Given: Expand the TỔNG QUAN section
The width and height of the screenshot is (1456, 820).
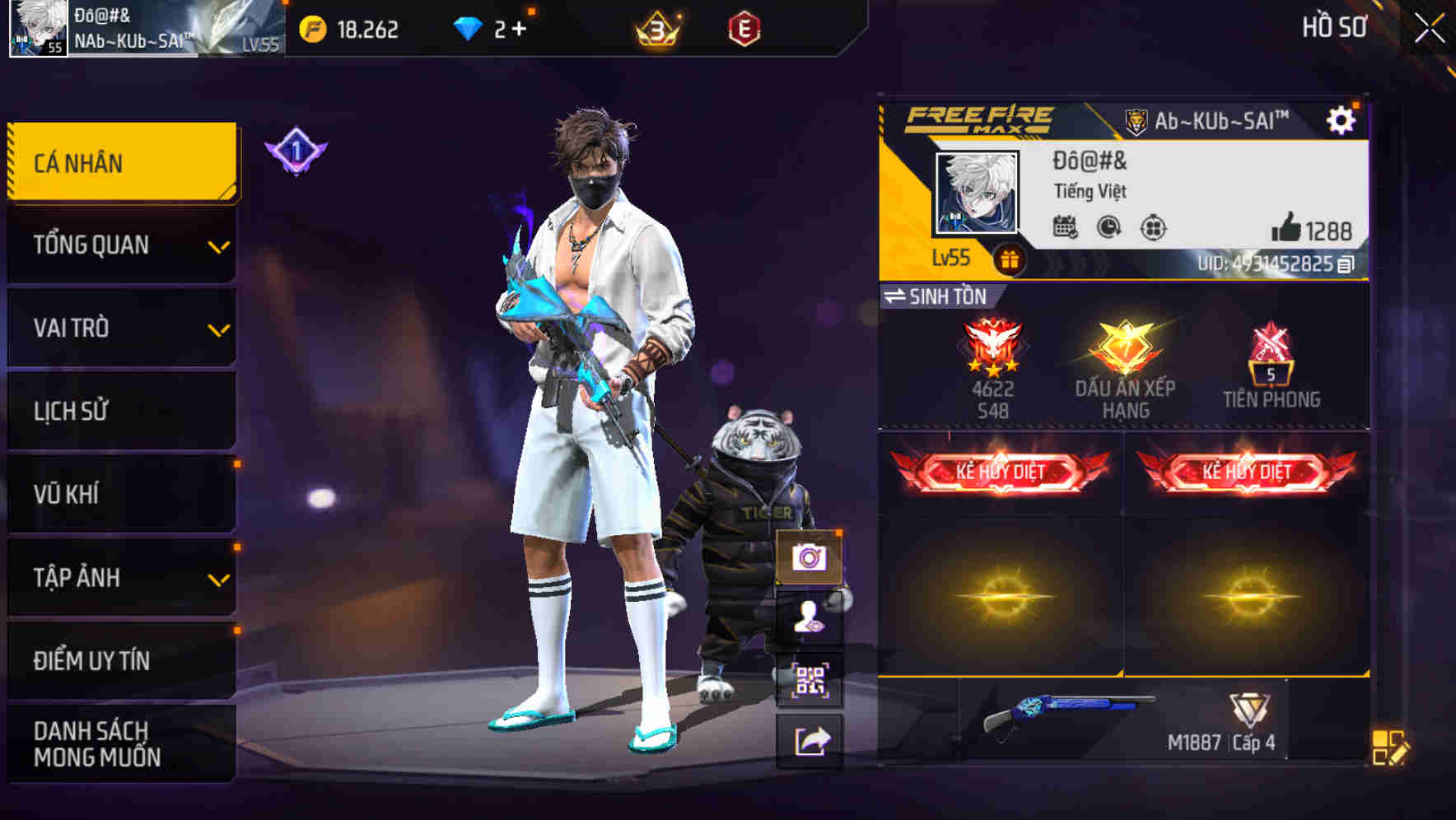Looking at the screenshot, I should point(120,245).
